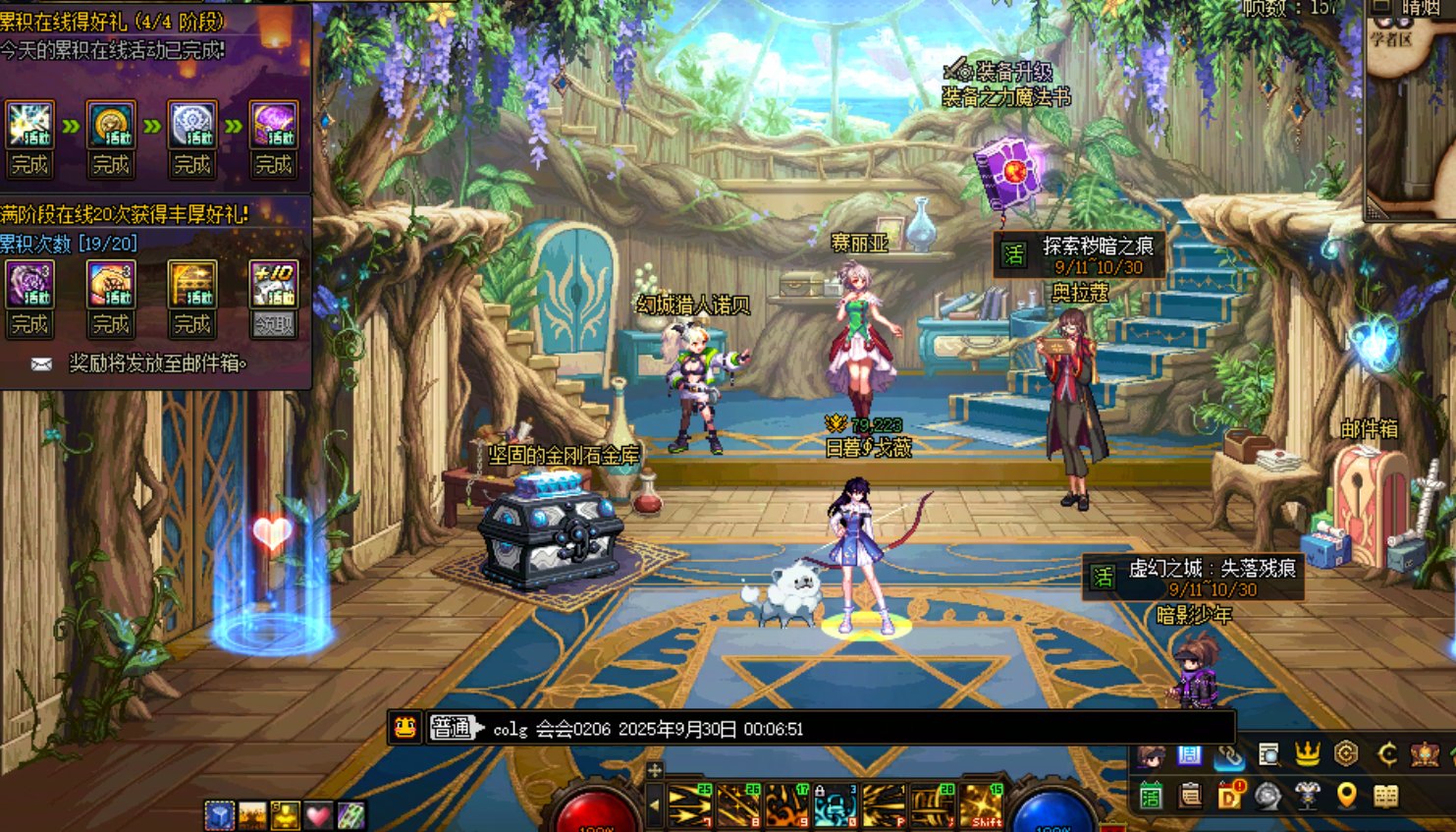This screenshot has width=1456, height=832.
Task: Click the skill bar left arrow
Action: [655, 806]
